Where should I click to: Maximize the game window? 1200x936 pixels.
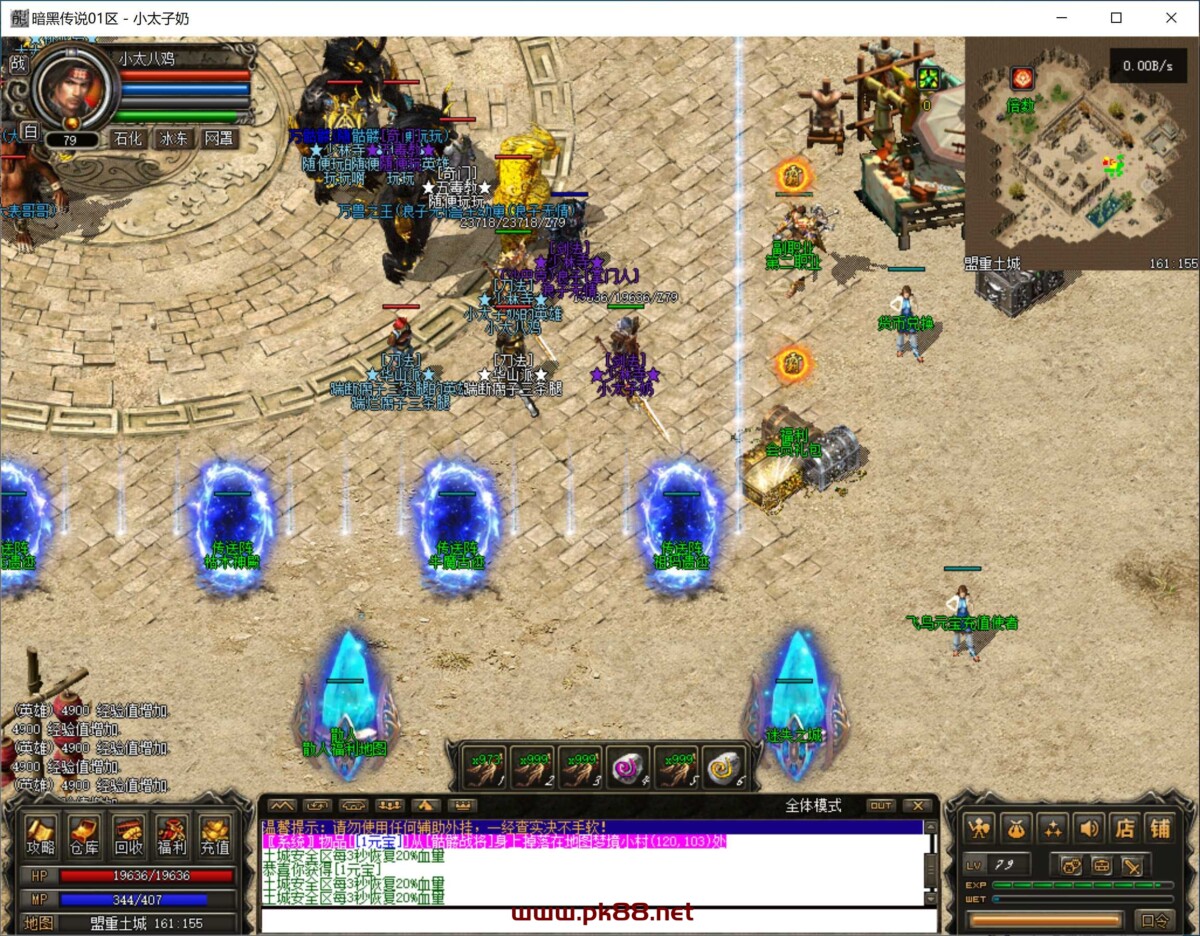1116,18
